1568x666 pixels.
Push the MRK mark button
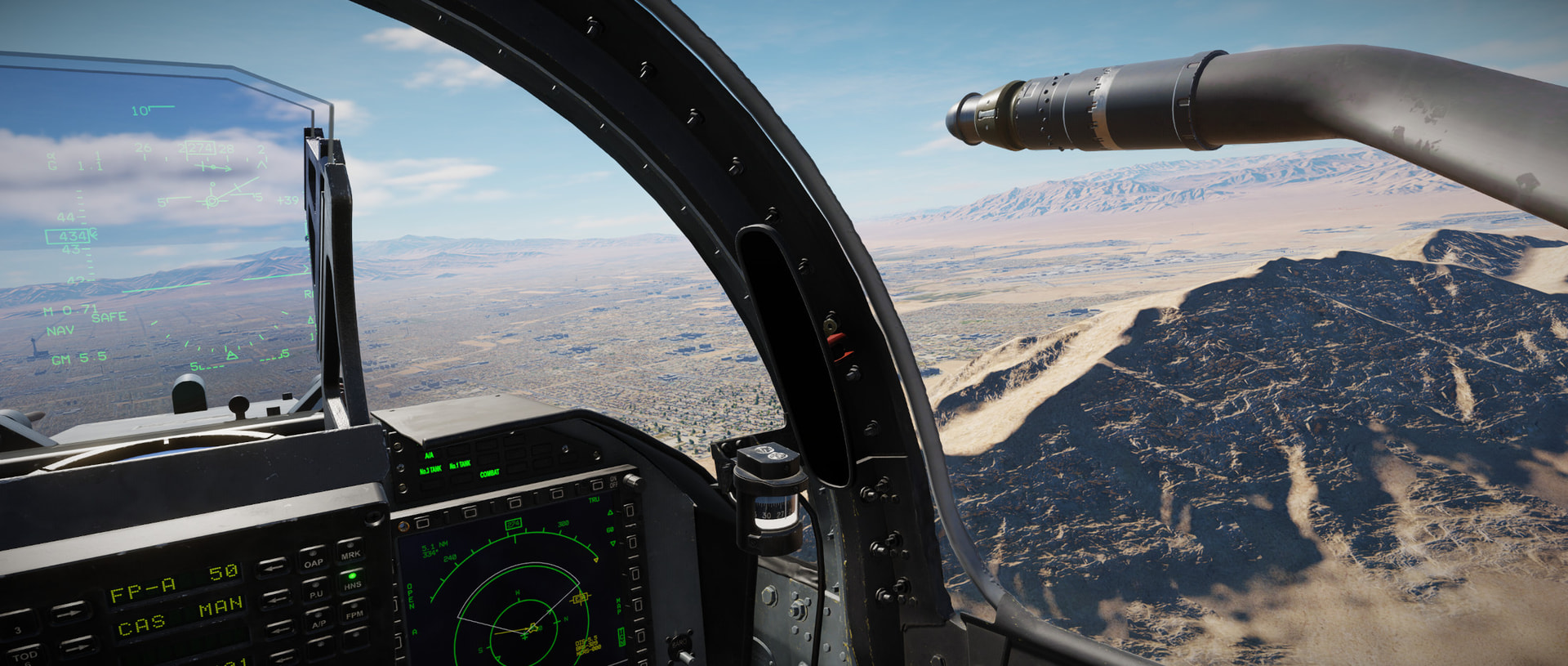pos(350,552)
